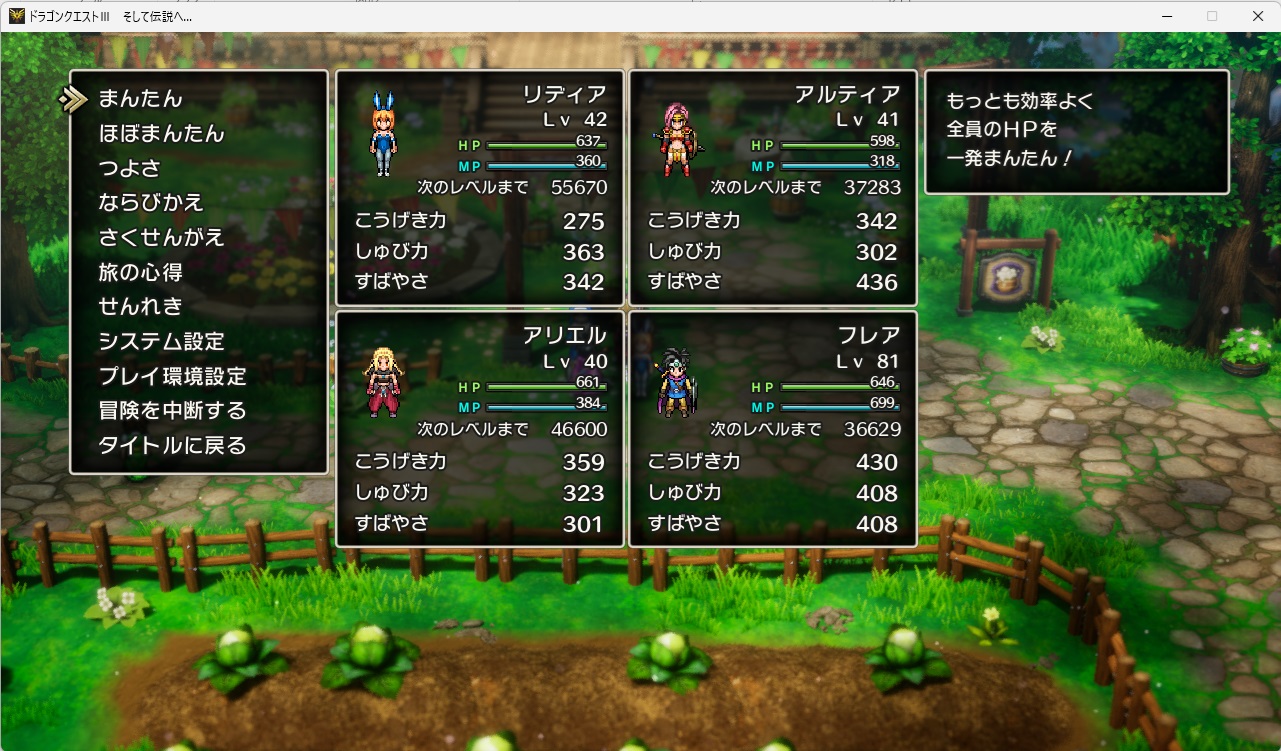Select ならびかえ to reorder the party
Viewport: 1281px width, 751px height.
point(151,203)
